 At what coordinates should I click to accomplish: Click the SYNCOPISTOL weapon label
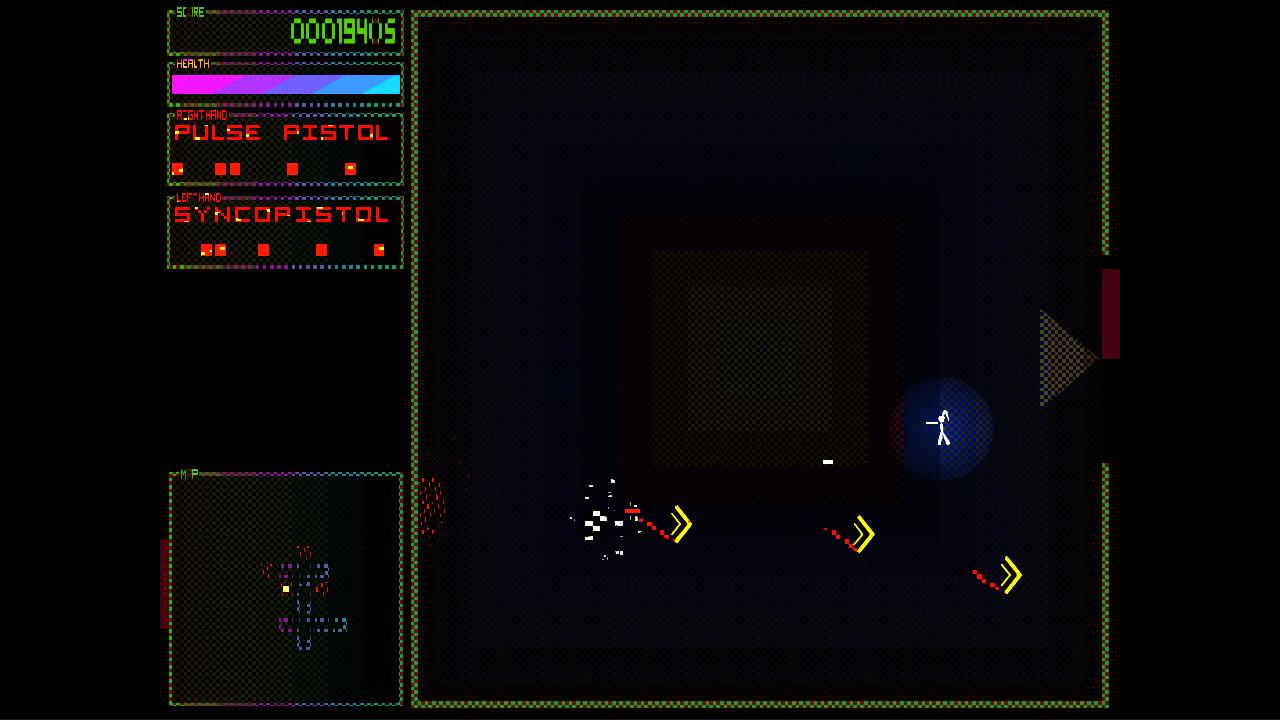coord(283,215)
